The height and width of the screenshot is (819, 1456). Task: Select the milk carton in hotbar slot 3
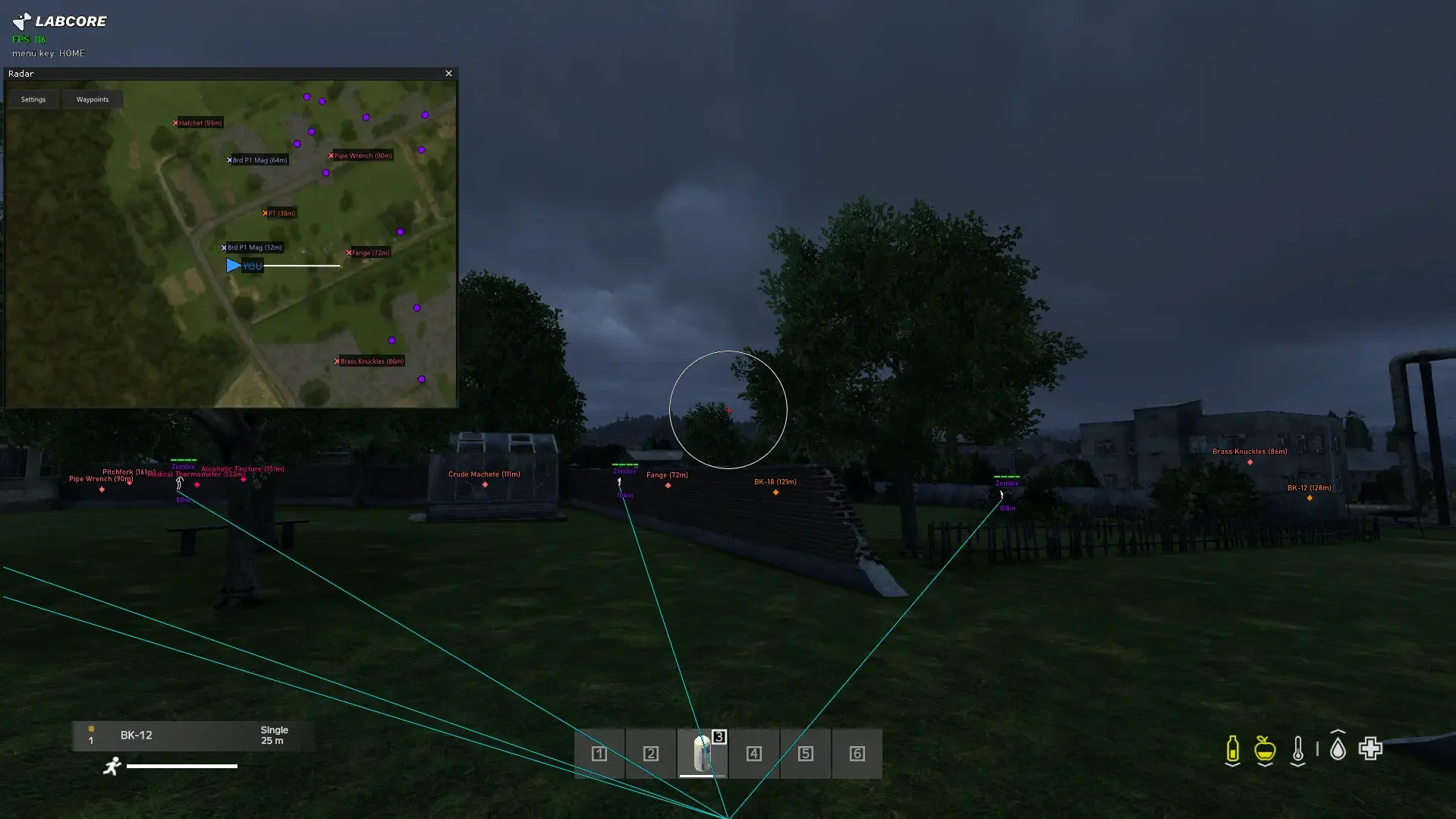702,754
